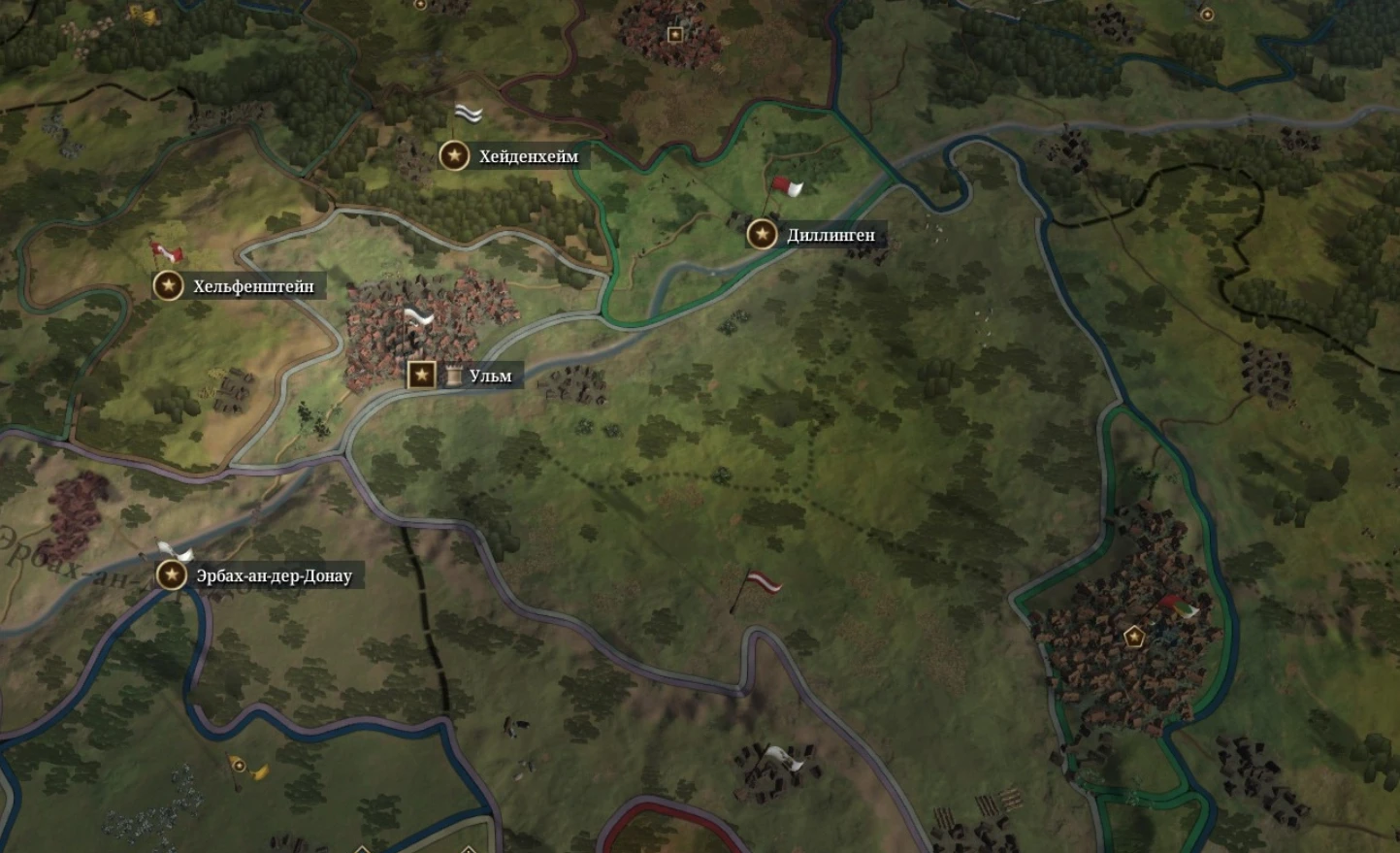Select the star icon beside Хельфенштейн
The width and height of the screenshot is (1400, 853).
coord(169,285)
